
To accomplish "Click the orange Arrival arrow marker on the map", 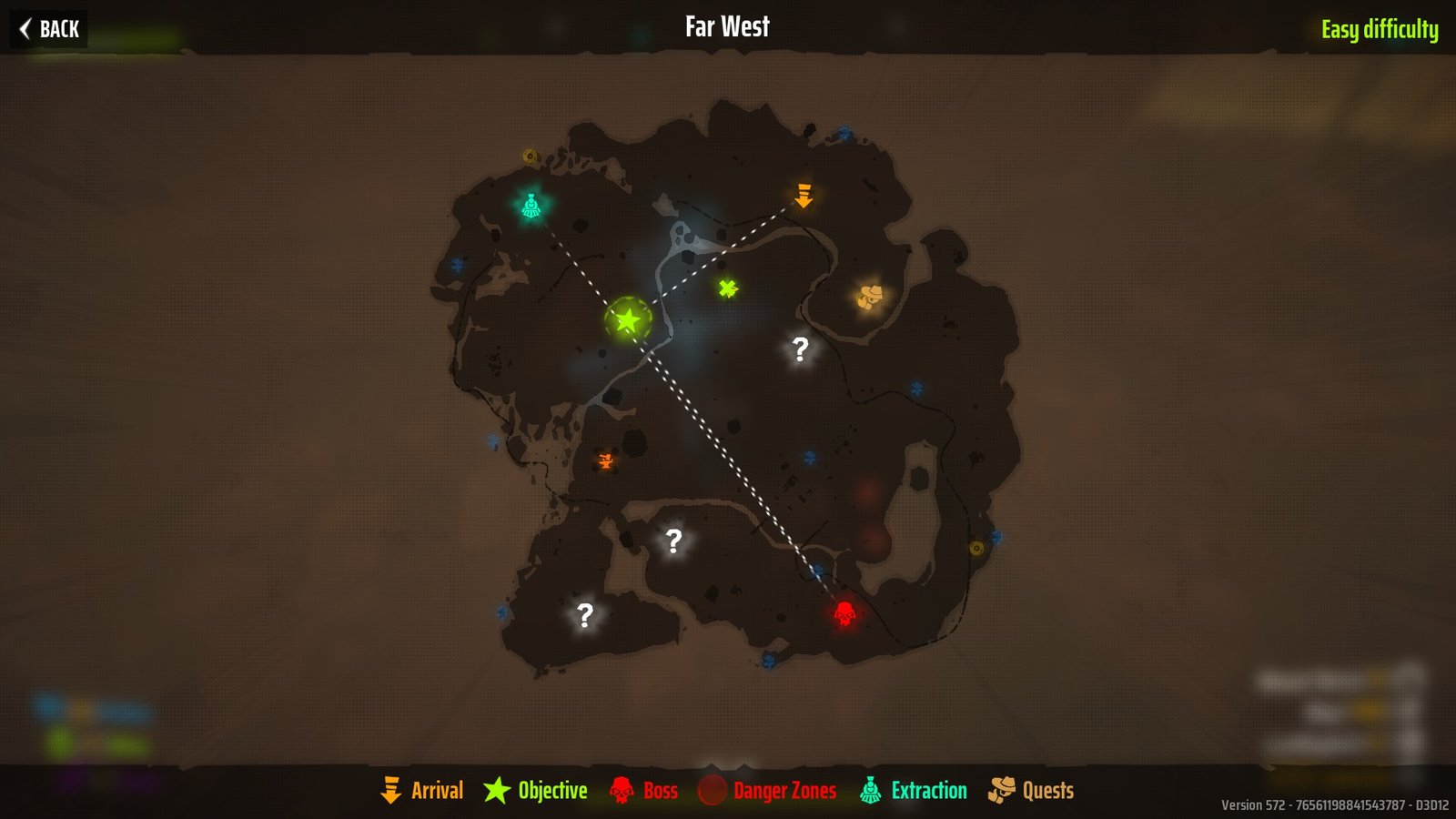I will click(x=804, y=194).
